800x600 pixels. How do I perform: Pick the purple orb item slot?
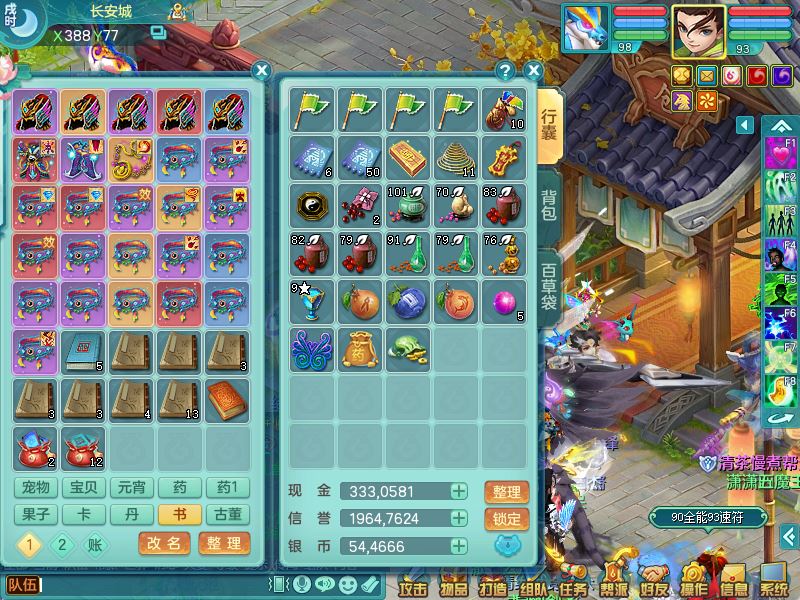(503, 301)
